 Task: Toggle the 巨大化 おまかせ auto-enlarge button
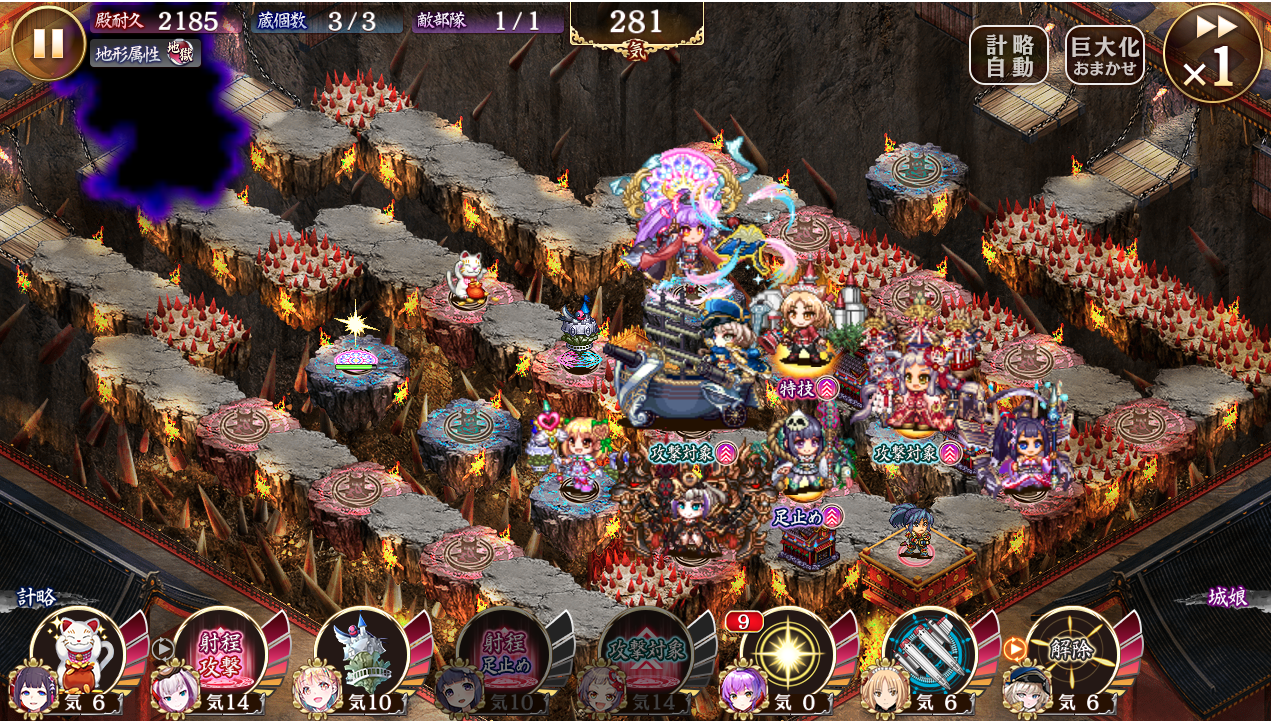click(1105, 54)
